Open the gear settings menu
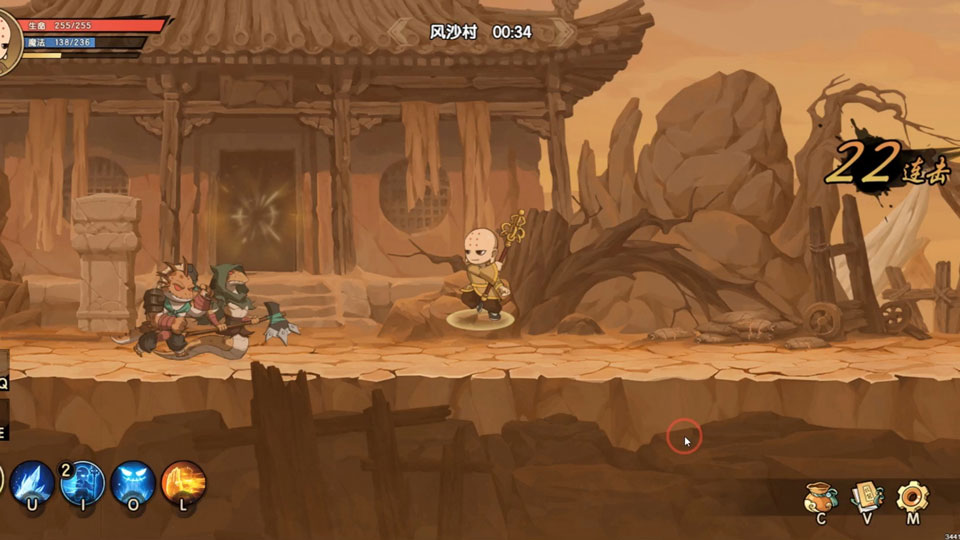This screenshot has height=540, width=960. [x=912, y=497]
